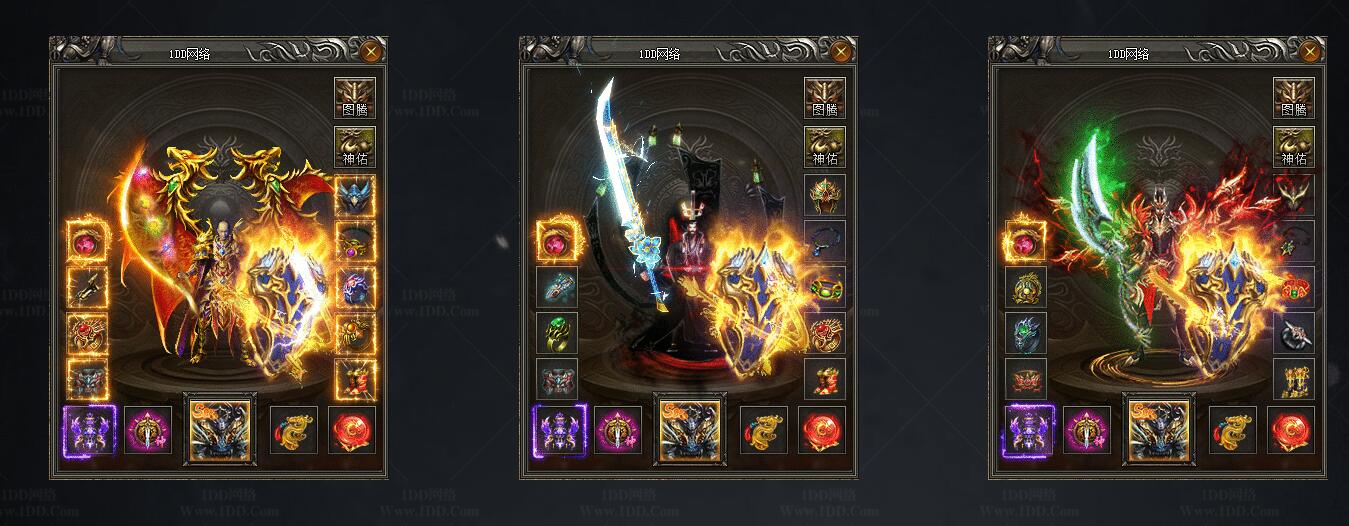Select the ornate gold helmet, blue glaive panel
Viewport: 1349px width, 526px height.
click(824, 196)
